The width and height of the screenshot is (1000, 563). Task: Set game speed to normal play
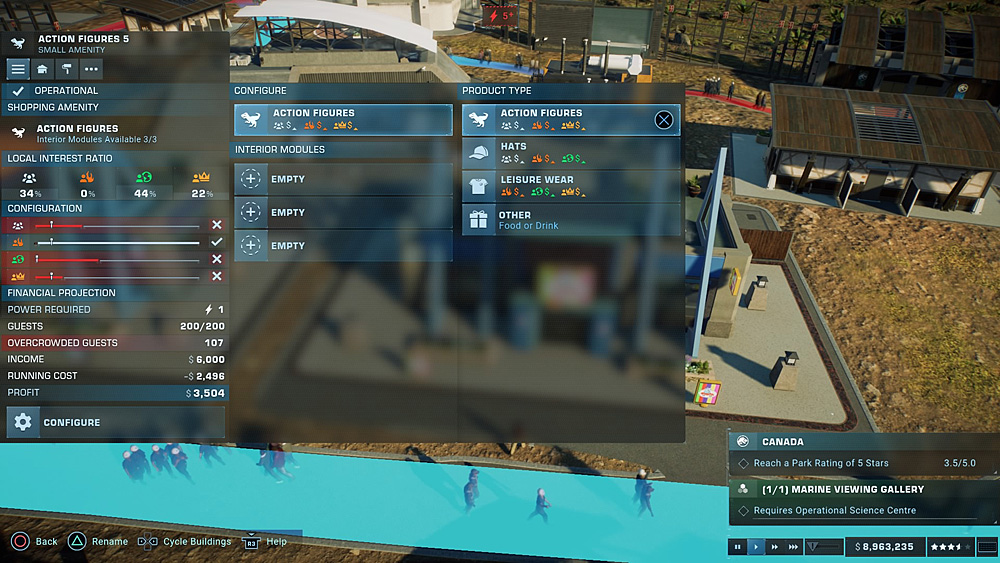(756, 547)
